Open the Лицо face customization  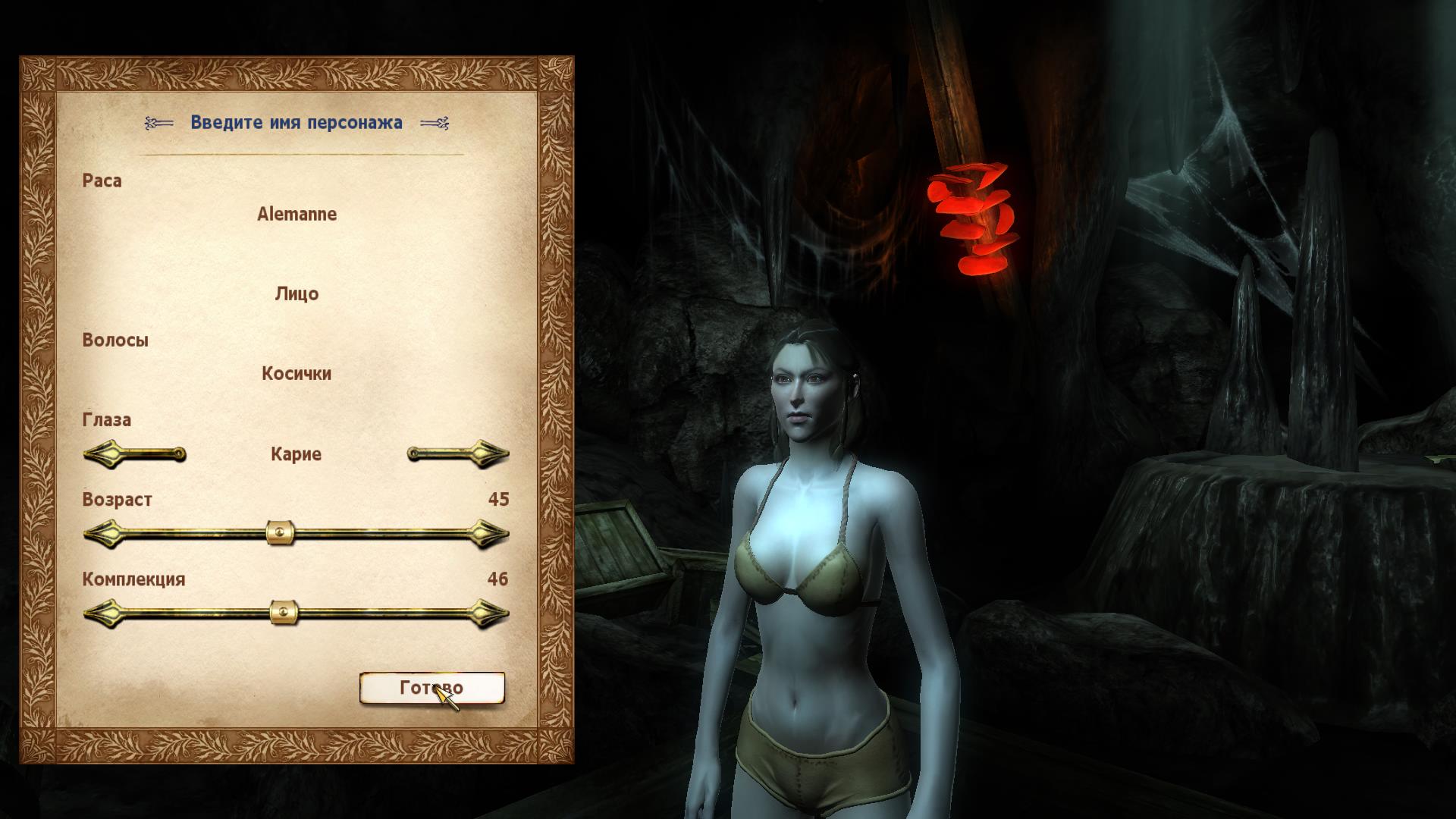tap(297, 294)
